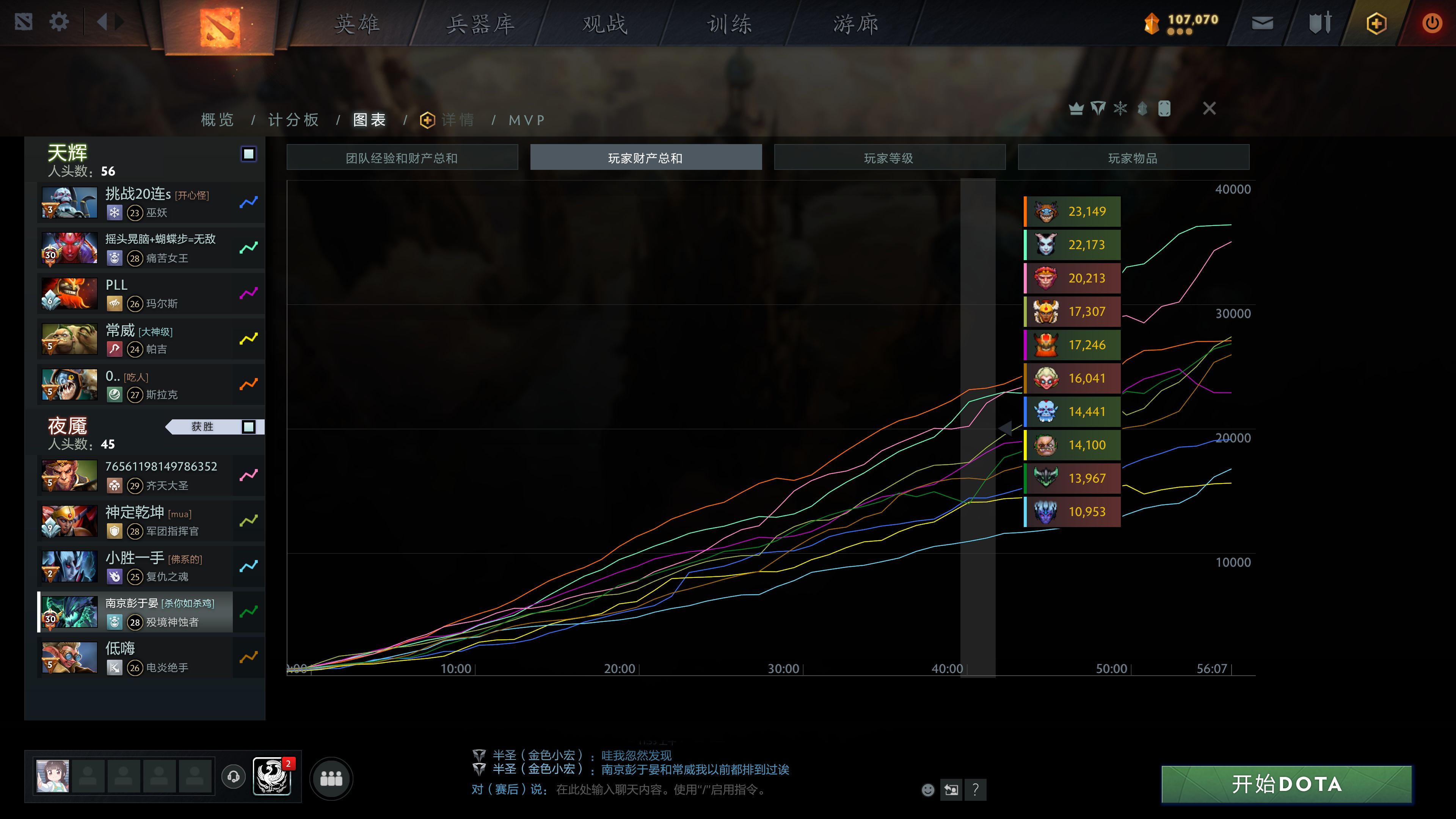Switch to the 玩家等级 chart view
Screen dimensions: 1456x819
pos(889,157)
